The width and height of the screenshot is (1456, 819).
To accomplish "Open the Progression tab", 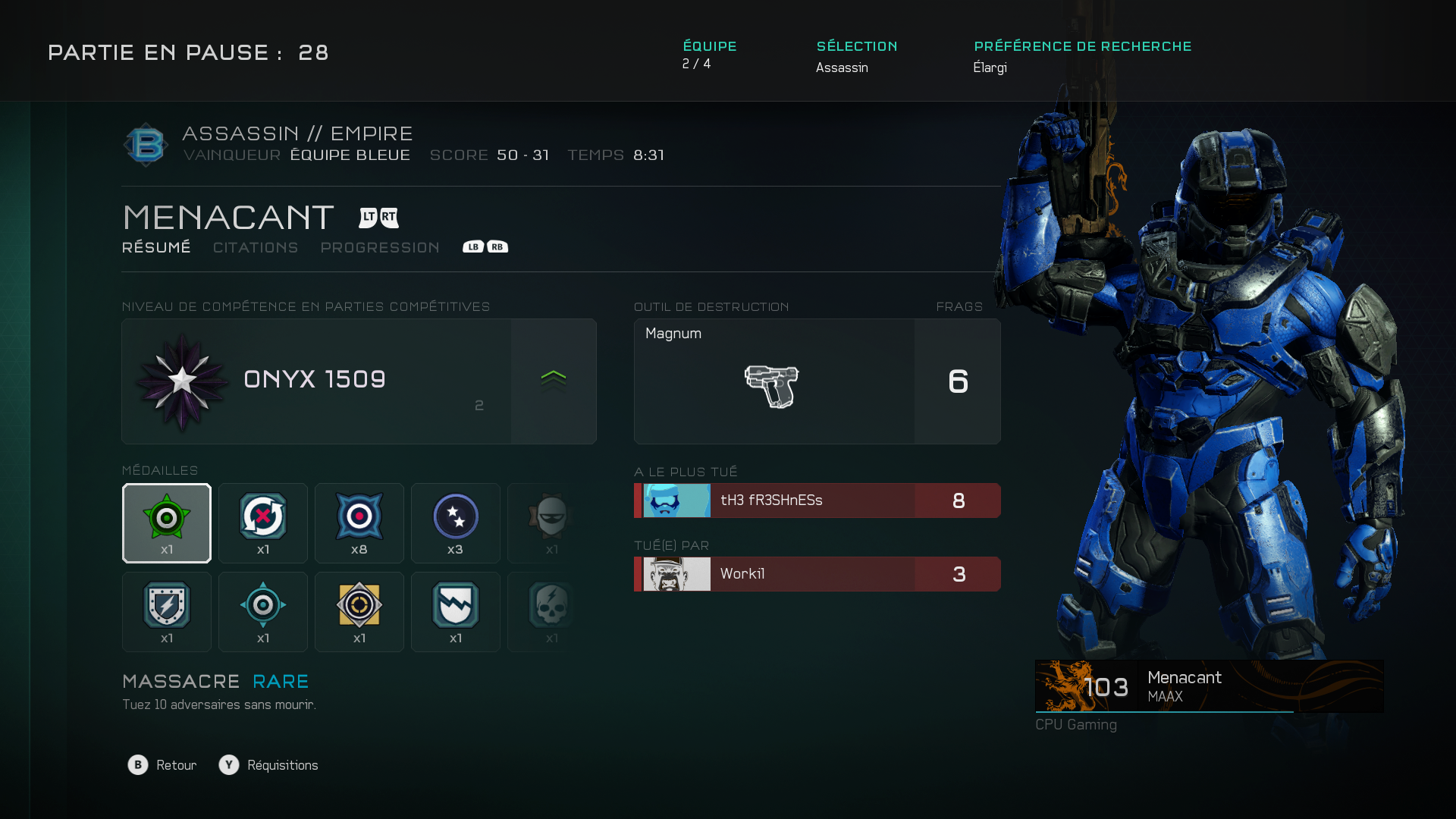I will pyautogui.click(x=380, y=248).
